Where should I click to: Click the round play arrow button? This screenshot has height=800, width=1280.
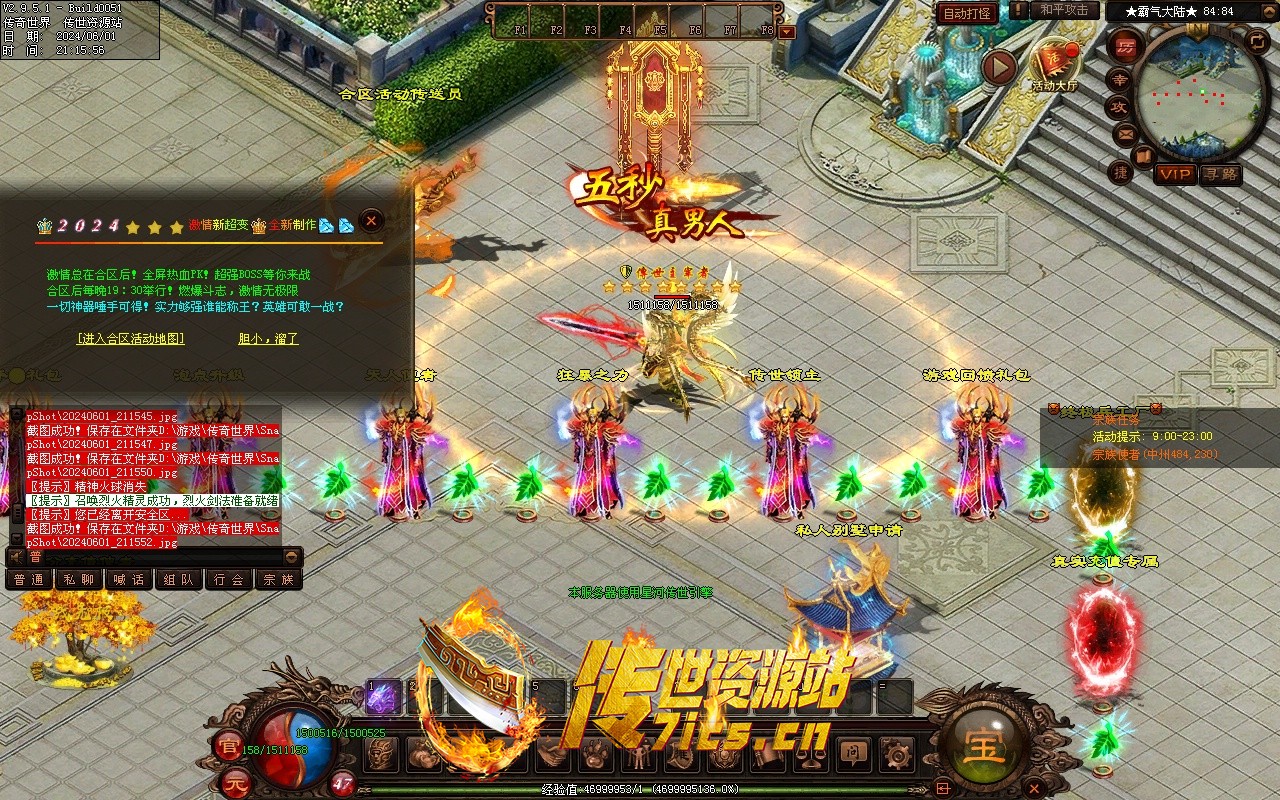(x=998, y=67)
